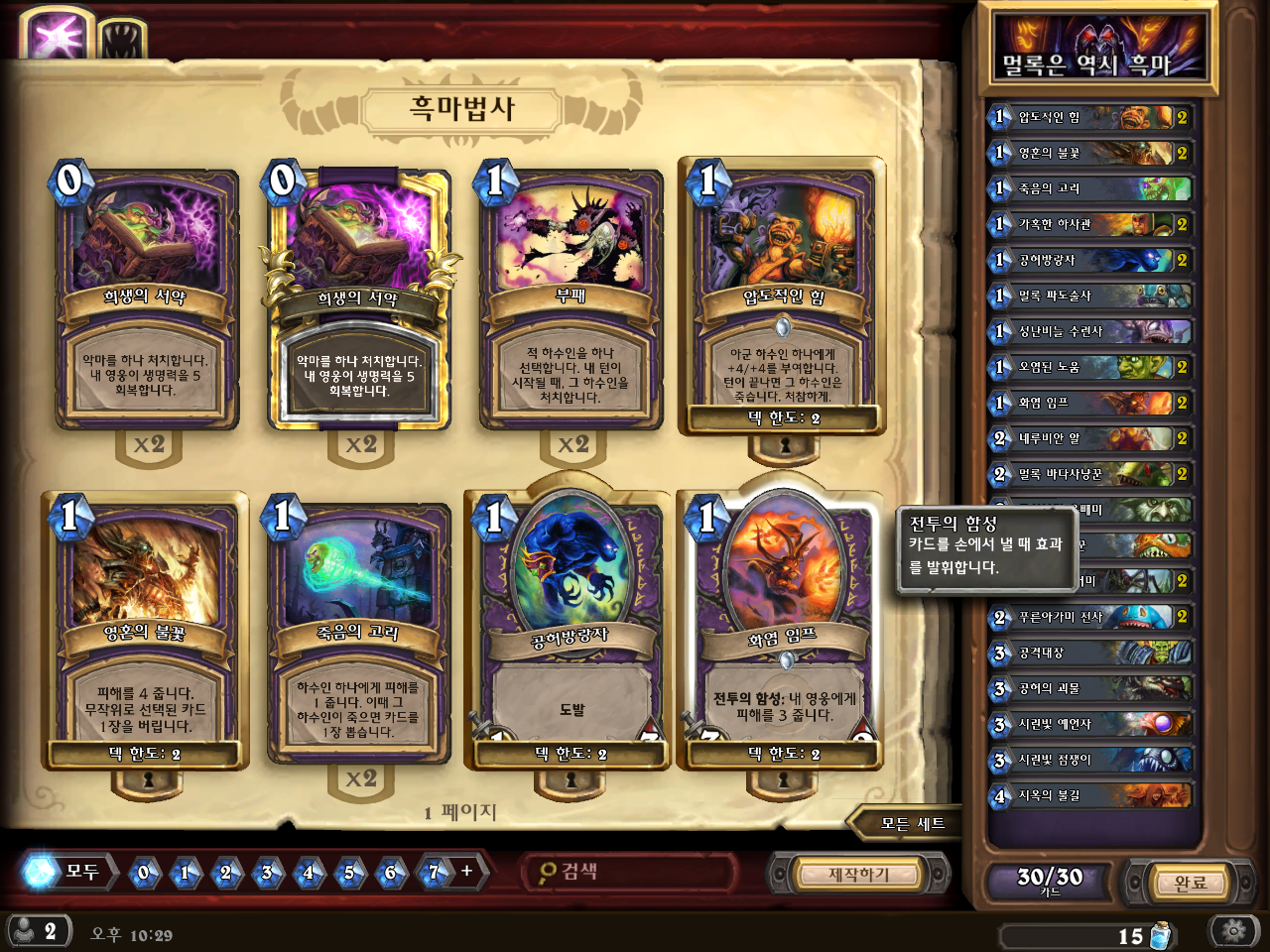Click 공격대장 in the deck list
The image size is (1270, 952).
point(1089,653)
